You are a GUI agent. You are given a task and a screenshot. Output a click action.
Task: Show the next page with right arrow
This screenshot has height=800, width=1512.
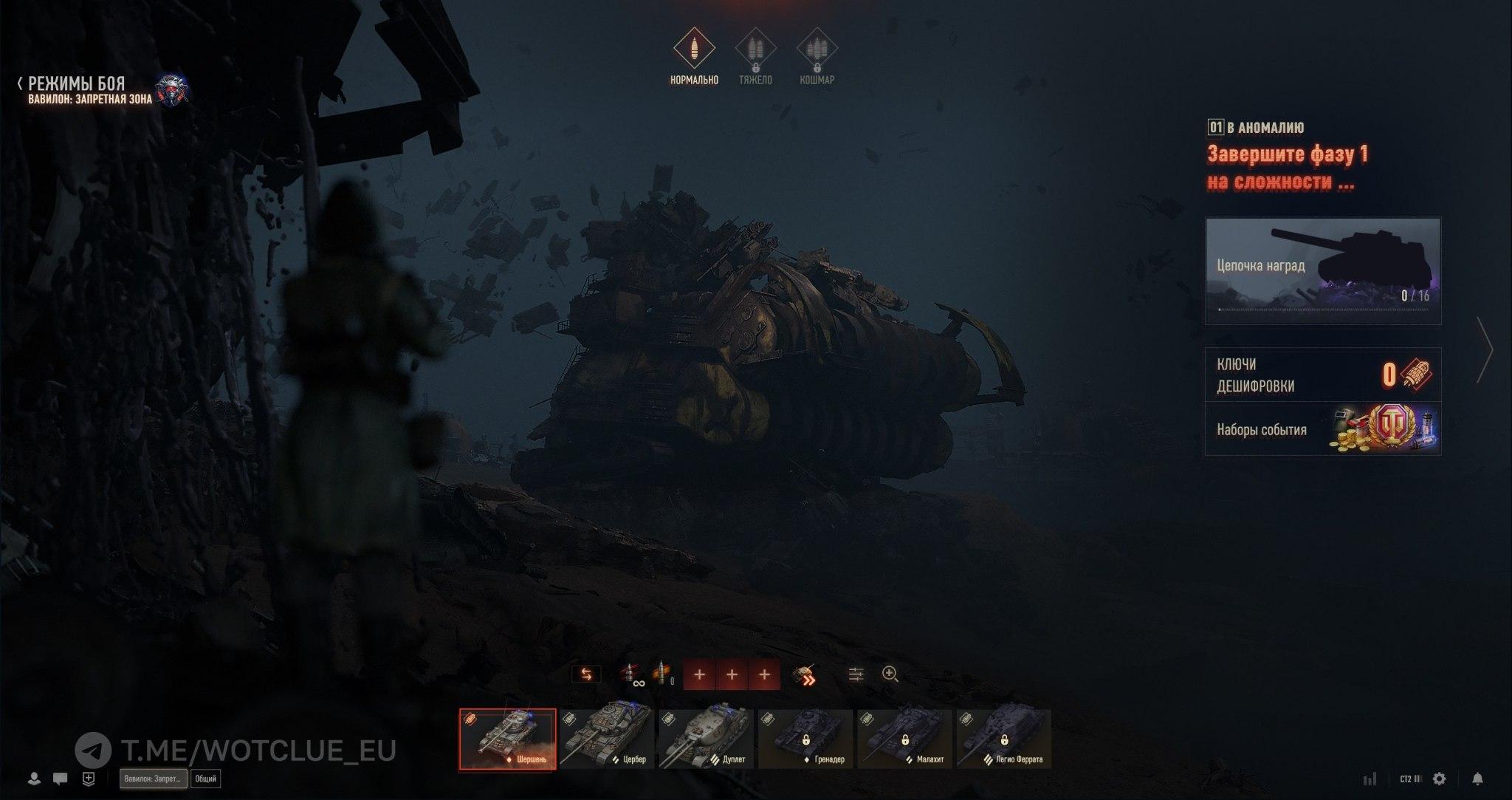[1484, 350]
